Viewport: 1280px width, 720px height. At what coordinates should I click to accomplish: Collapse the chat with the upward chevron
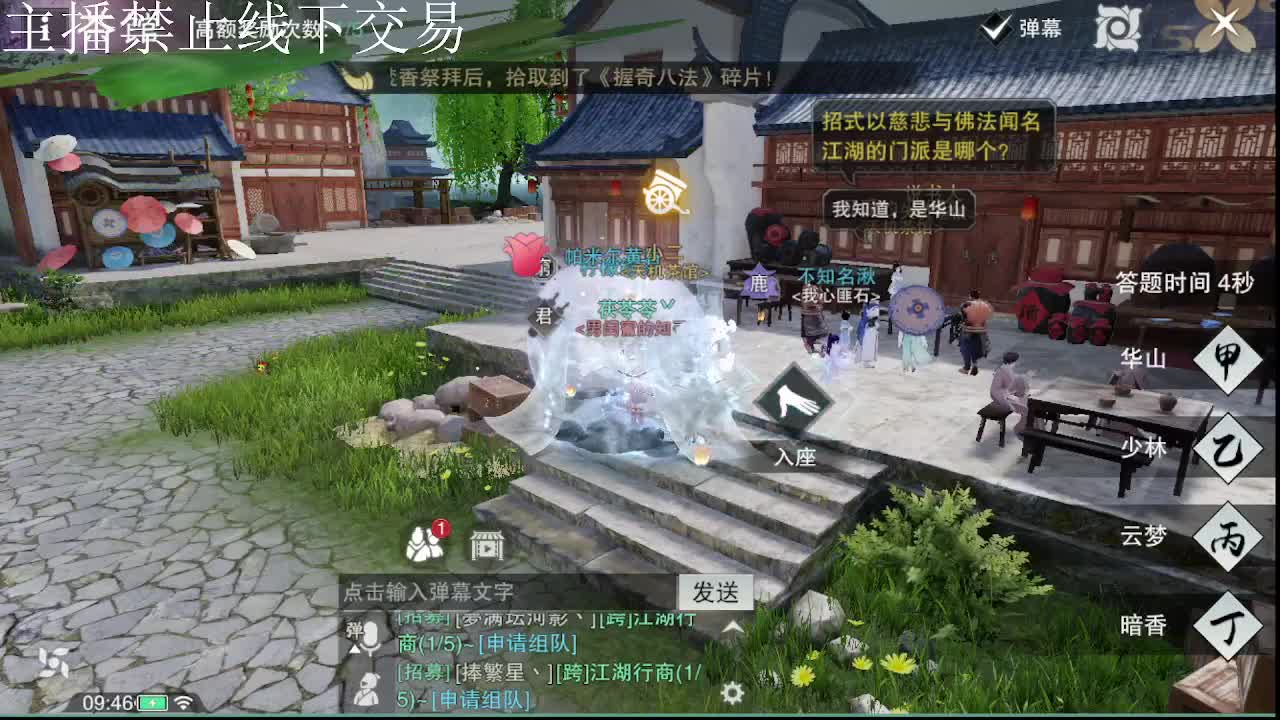pos(733,627)
